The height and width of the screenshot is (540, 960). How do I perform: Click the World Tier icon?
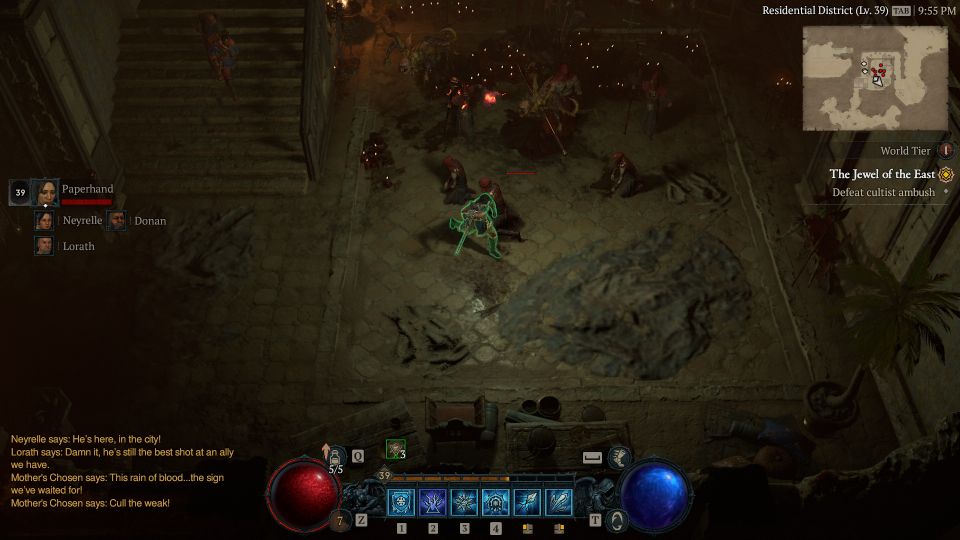coord(945,151)
